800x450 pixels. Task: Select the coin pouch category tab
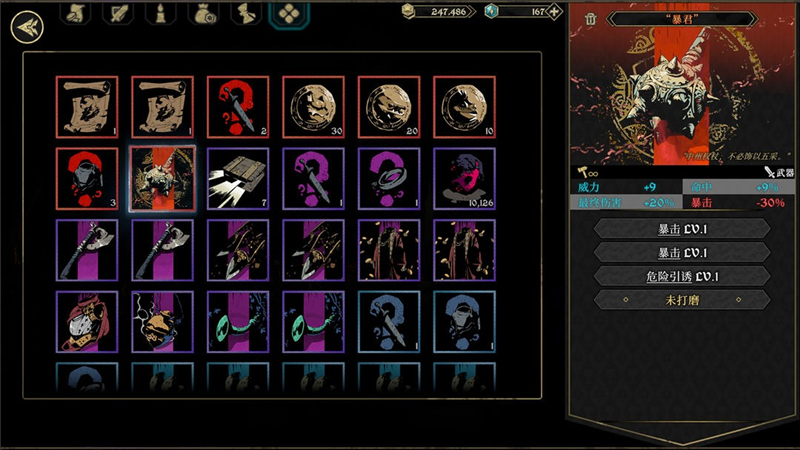(202, 14)
